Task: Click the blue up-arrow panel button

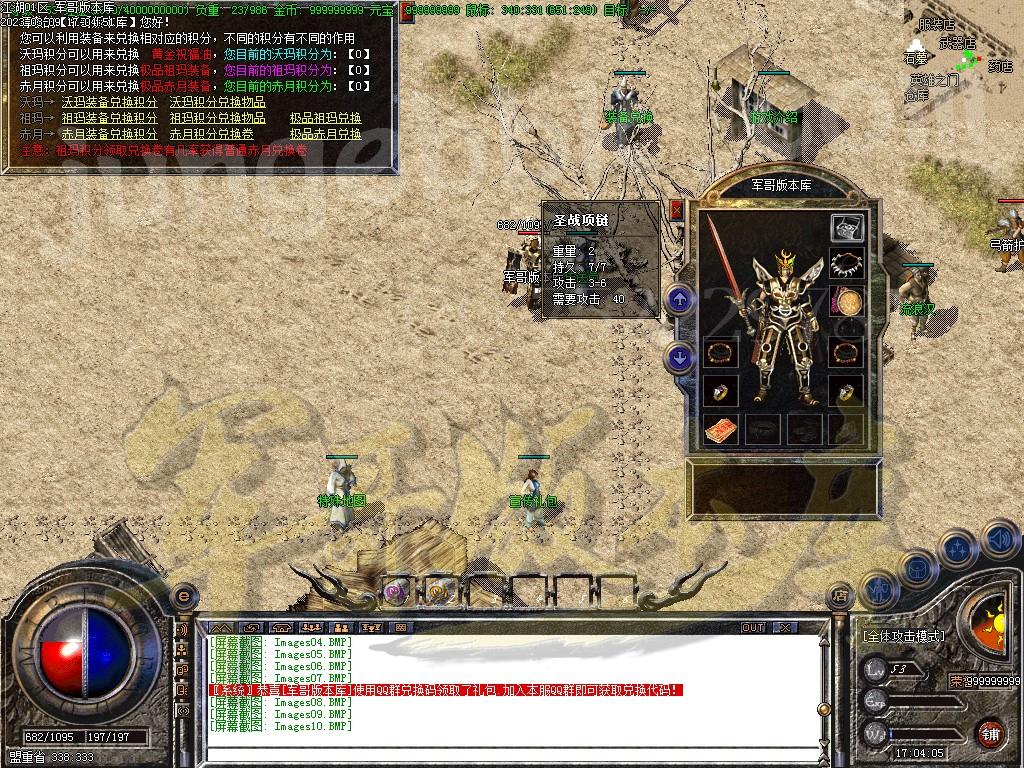Action: coord(680,298)
